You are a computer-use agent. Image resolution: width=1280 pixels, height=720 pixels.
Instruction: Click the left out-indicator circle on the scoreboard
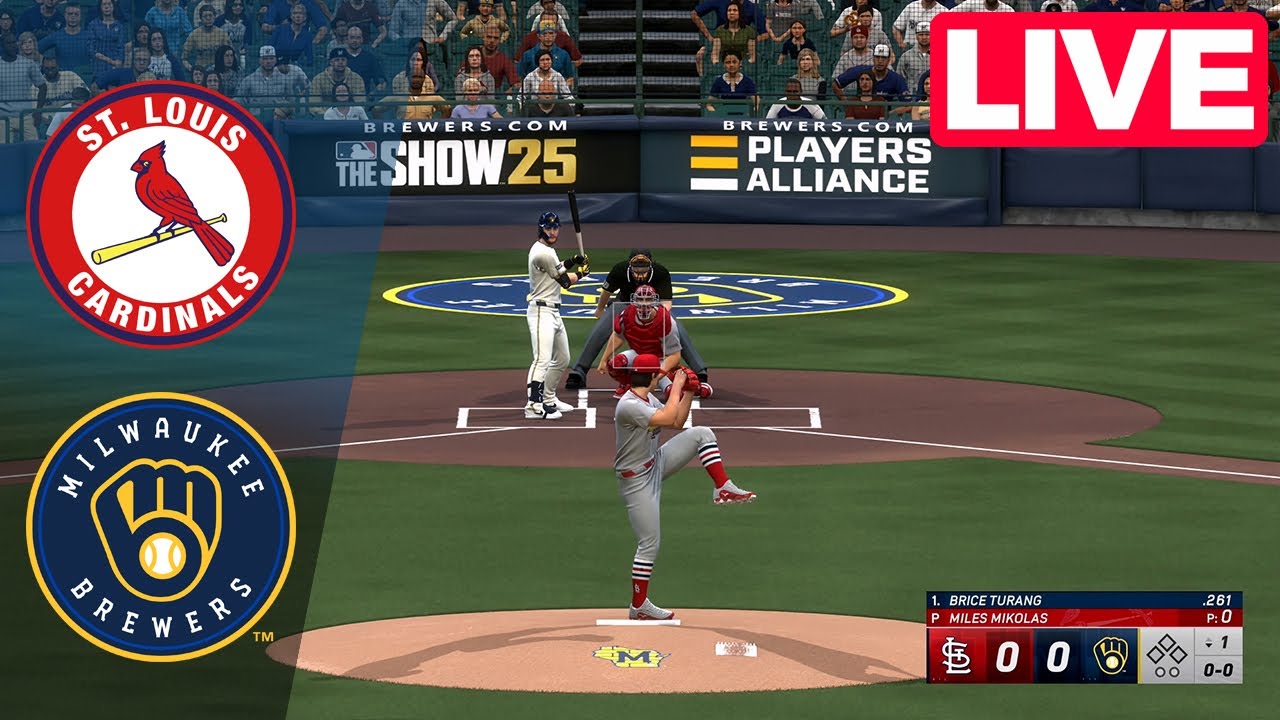(1158, 671)
